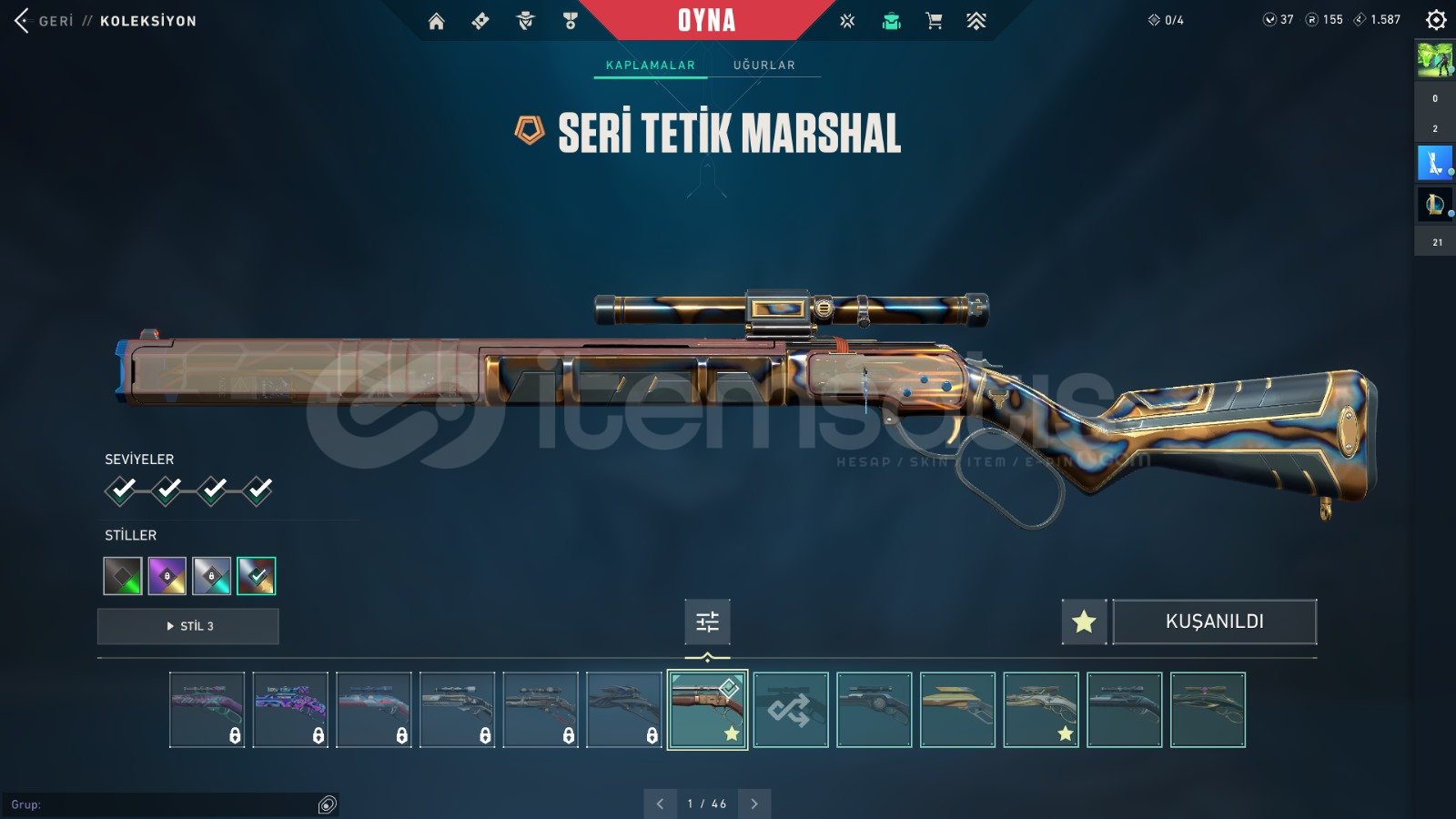The height and width of the screenshot is (819, 1456).
Task: Go to the previous skin page
Action: [660, 804]
